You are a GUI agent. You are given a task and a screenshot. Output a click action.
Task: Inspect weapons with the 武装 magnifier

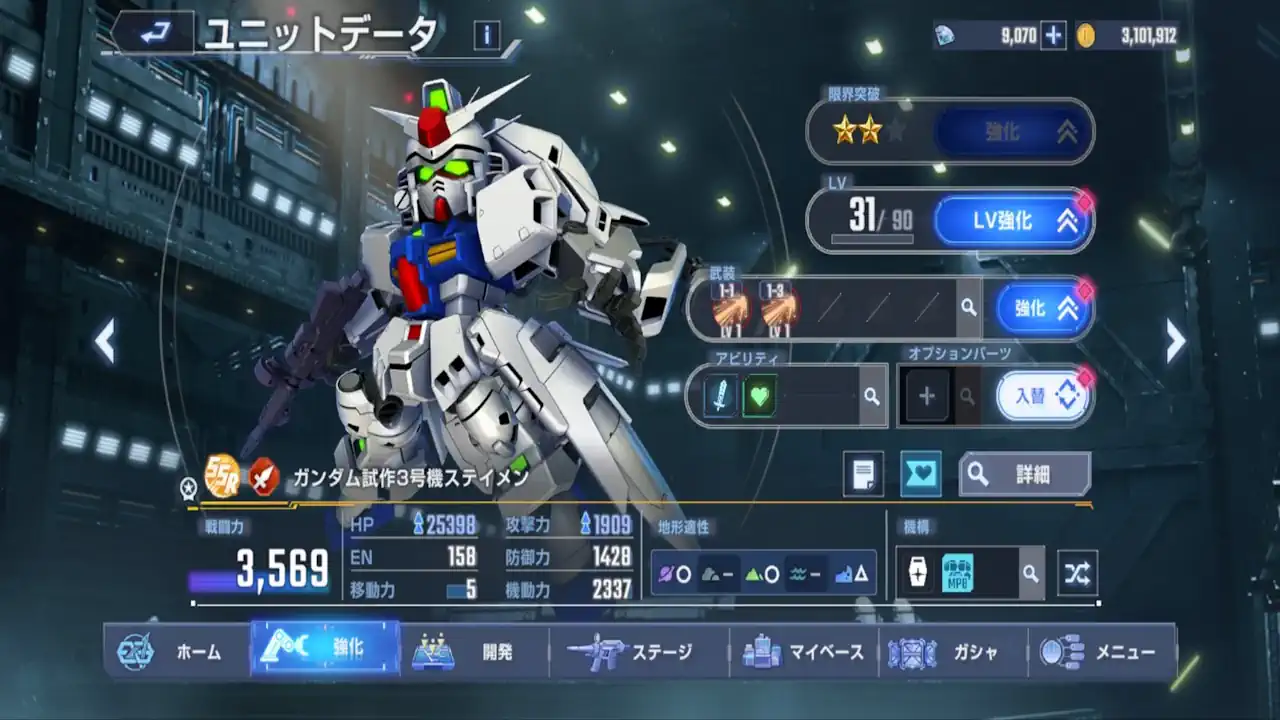(968, 308)
